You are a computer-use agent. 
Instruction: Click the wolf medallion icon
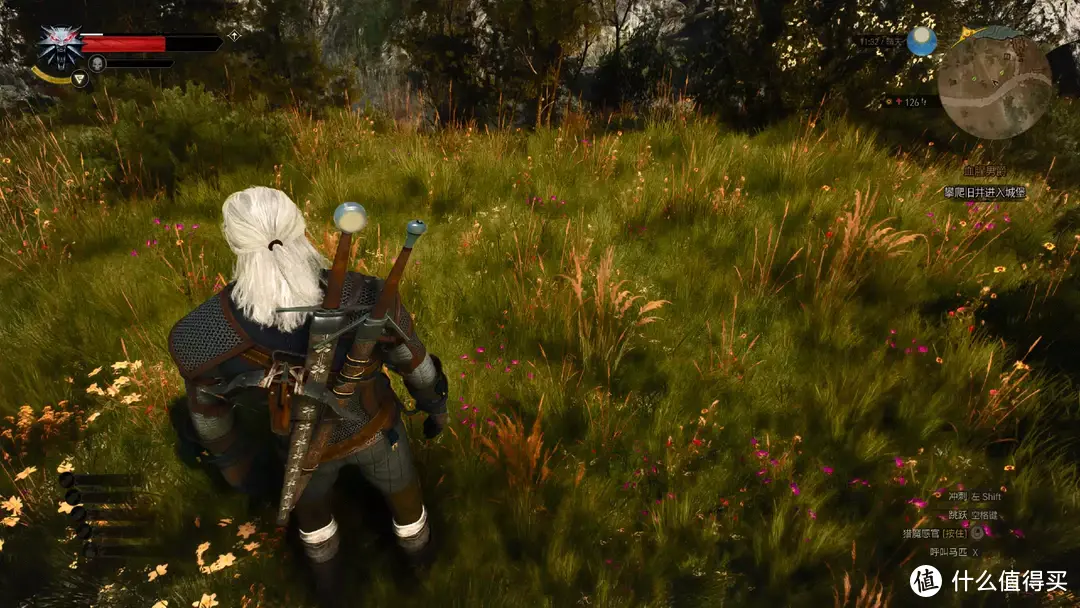tap(60, 46)
